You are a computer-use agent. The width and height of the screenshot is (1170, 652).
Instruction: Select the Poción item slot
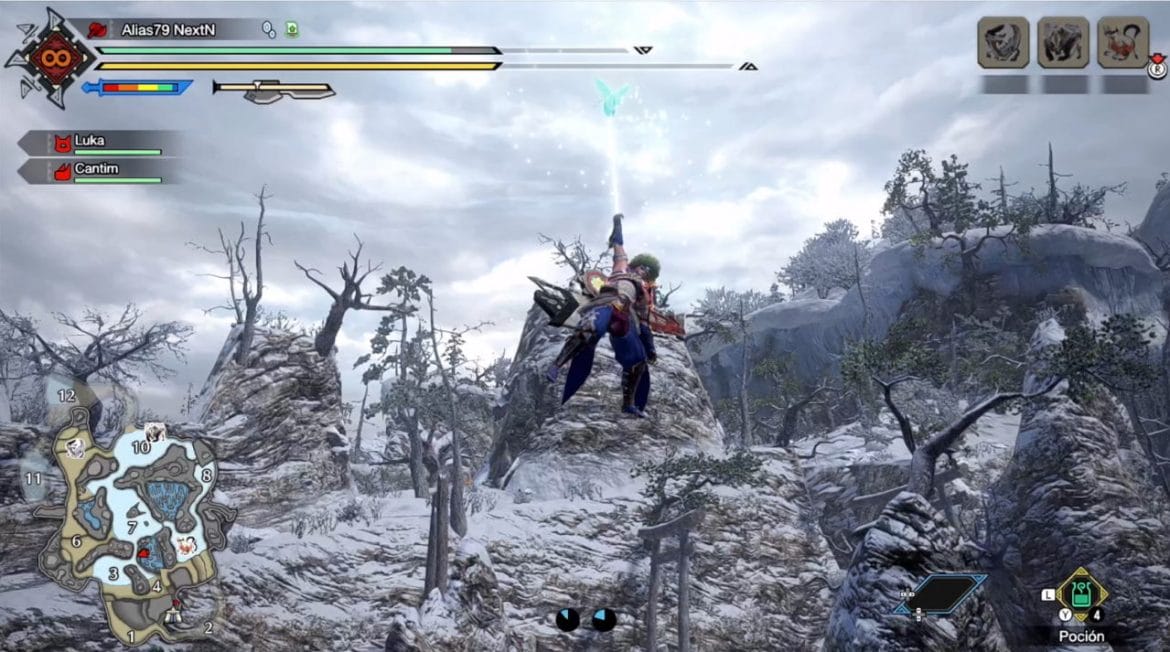click(x=1081, y=597)
